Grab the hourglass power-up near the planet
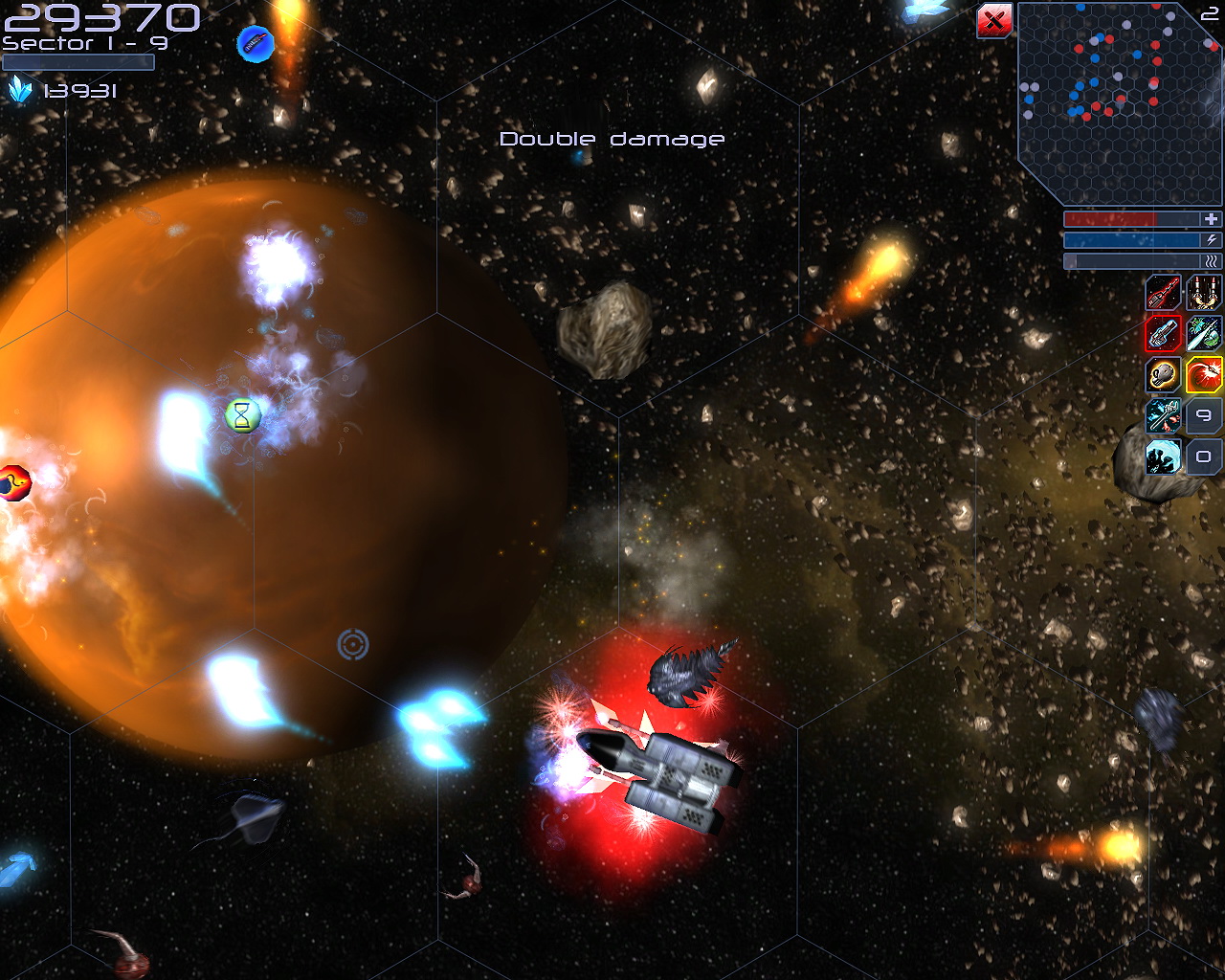This screenshot has height=980, width=1225. 241,414
